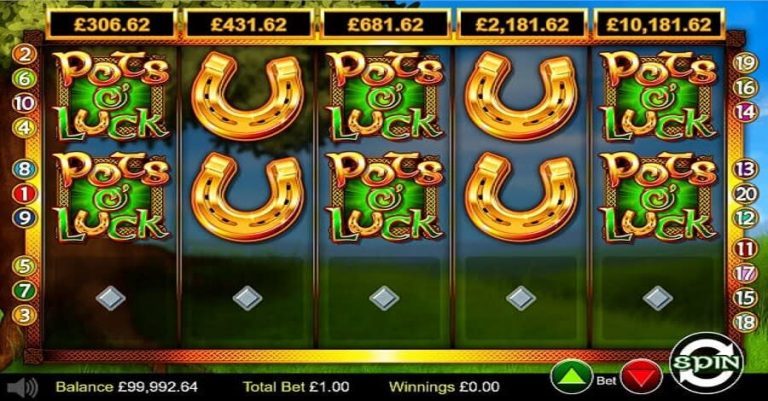Raise the bet with the green up arrow
The image size is (768, 401).
click(570, 378)
